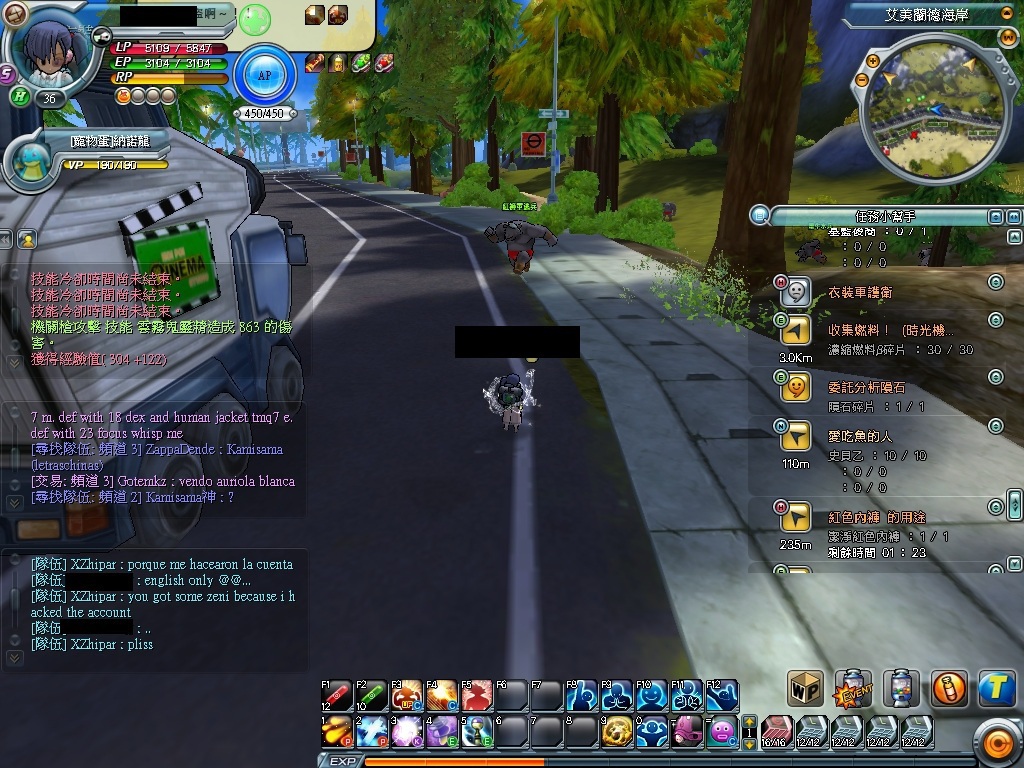Open the orange capsule inventory button
Viewport: 1024px width, 768px height.
click(949, 688)
